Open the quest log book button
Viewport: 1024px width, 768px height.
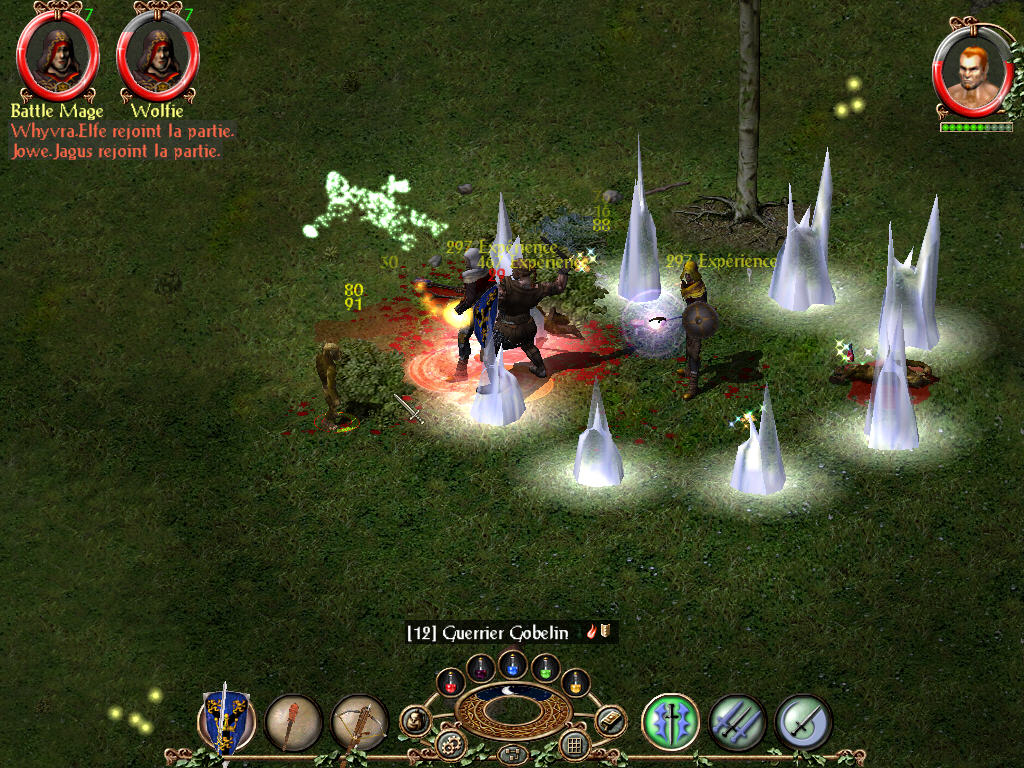[x=609, y=720]
